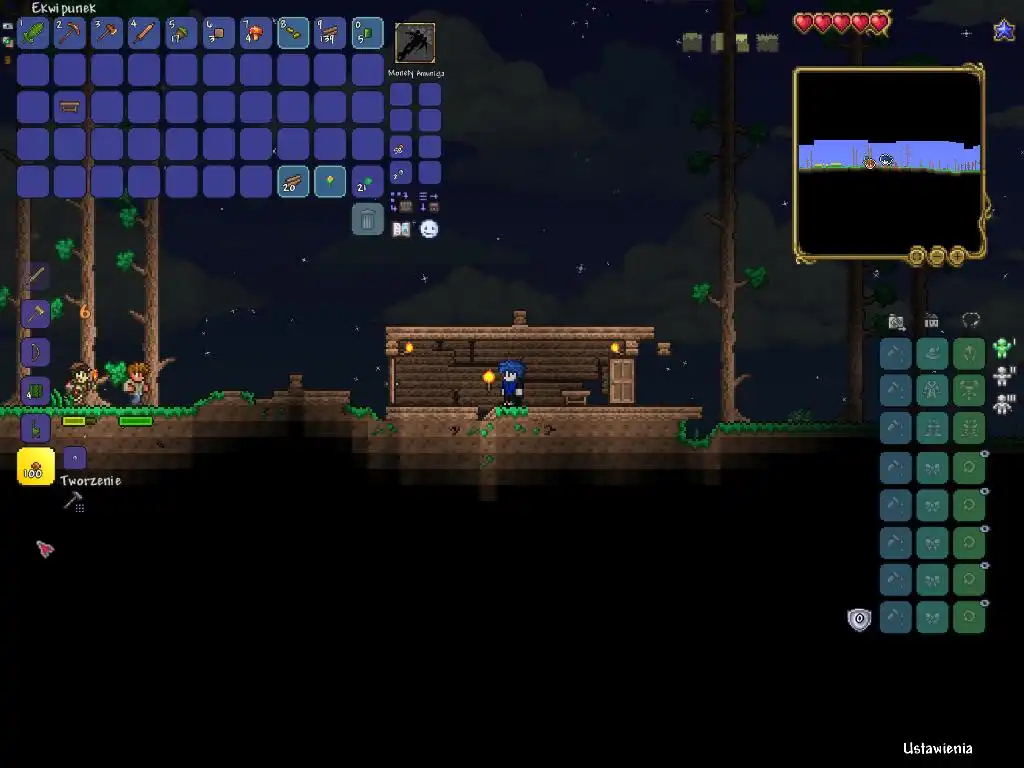The image size is (1024, 768).
Task: Select the wood stack of 139
Action: coord(330,33)
